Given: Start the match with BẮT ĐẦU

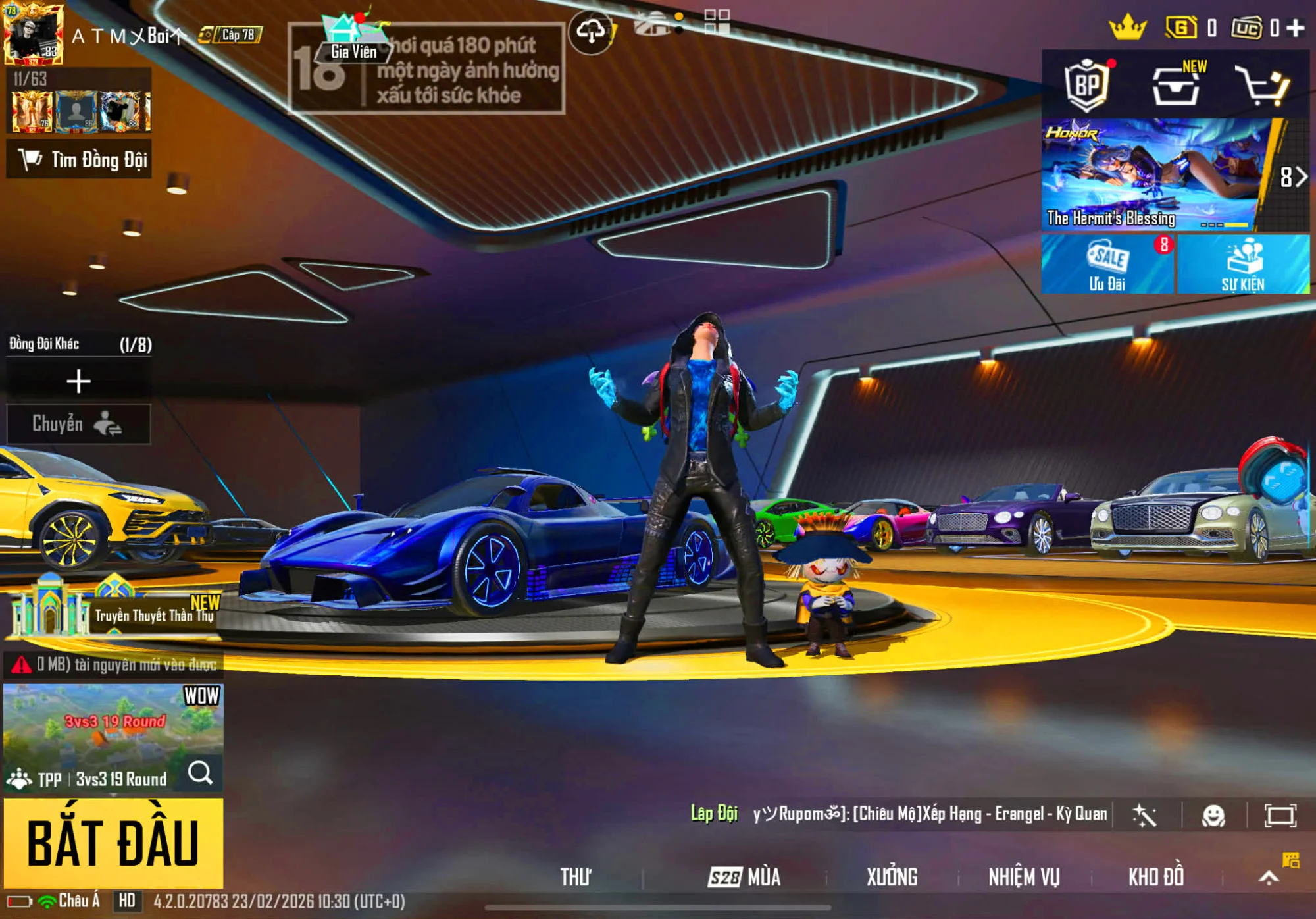Looking at the screenshot, I should pyautogui.click(x=113, y=843).
